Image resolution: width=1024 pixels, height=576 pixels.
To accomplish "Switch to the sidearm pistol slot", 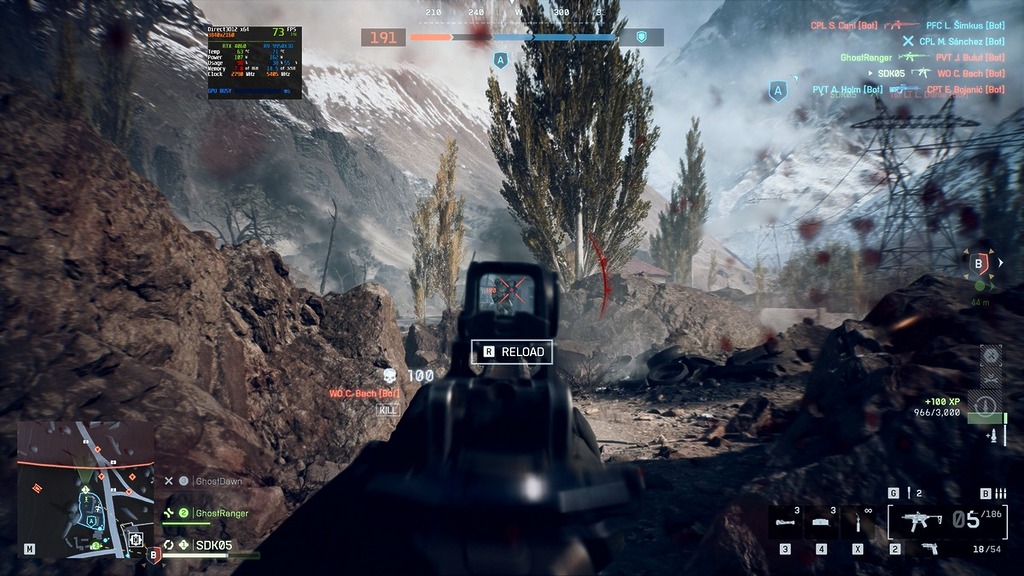I will click(x=928, y=549).
